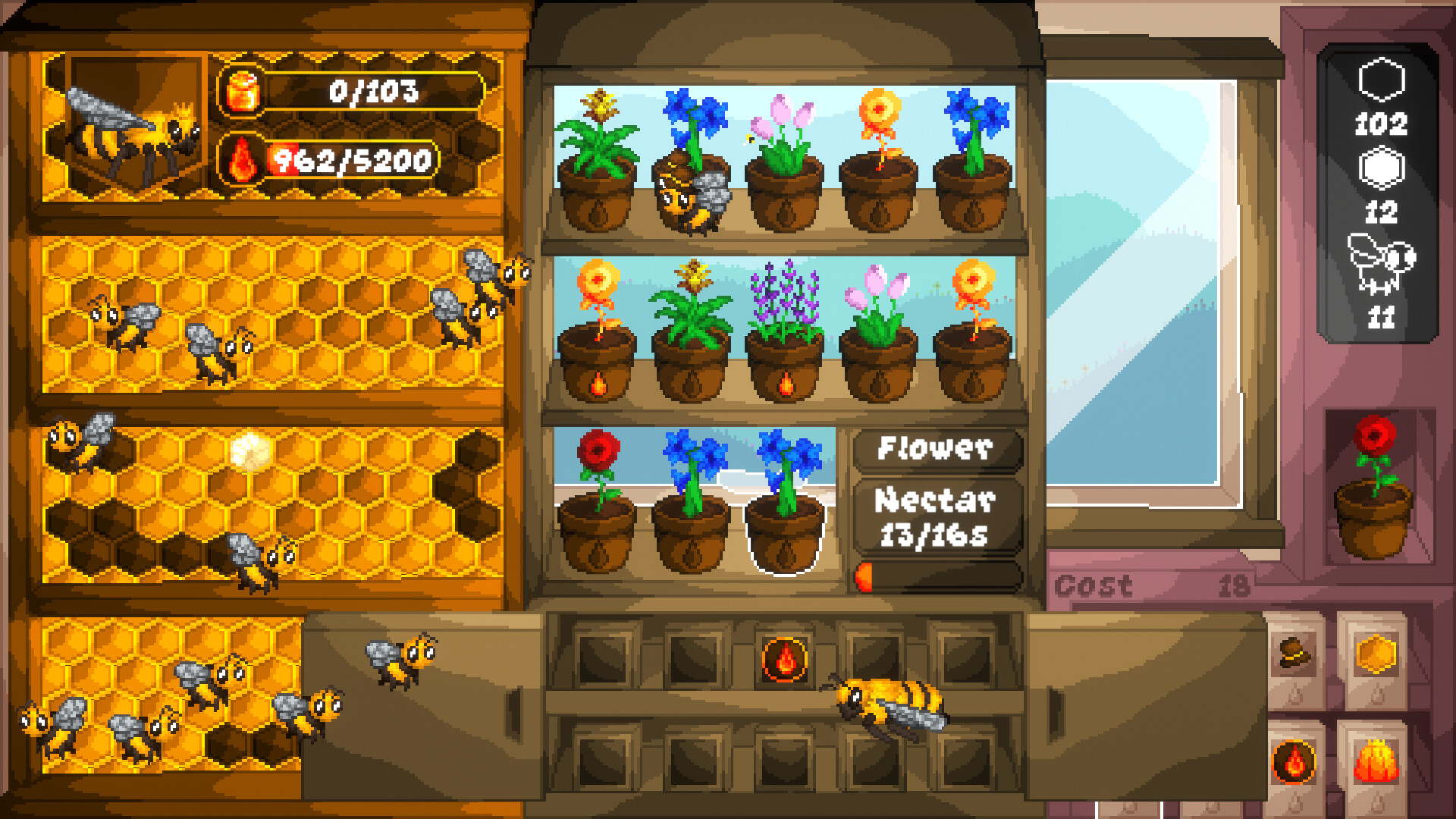This screenshot has height=819, width=1456.
Task: Click the flame icon showing 962/5200
Action: (x=241, y=161)
